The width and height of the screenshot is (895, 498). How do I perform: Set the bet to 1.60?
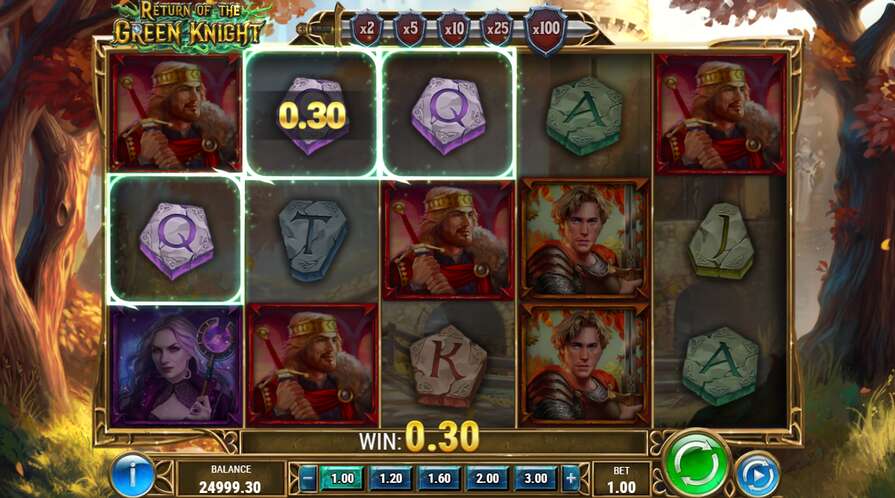click(439, 478)
